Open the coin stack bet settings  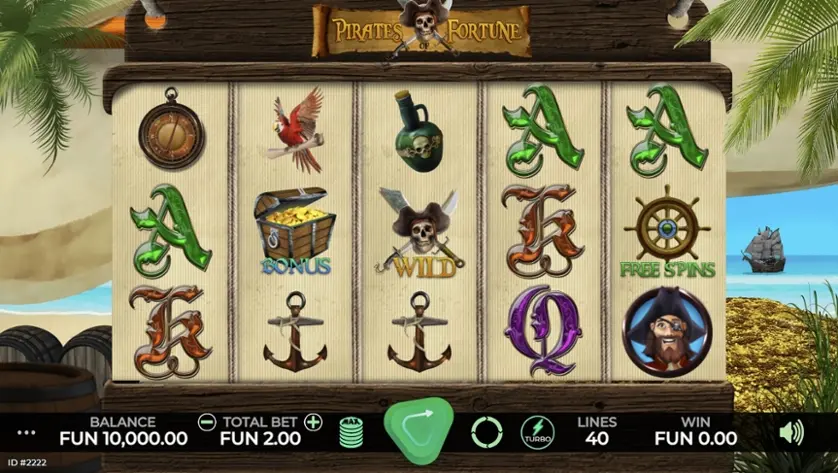[x=350, y=432]
